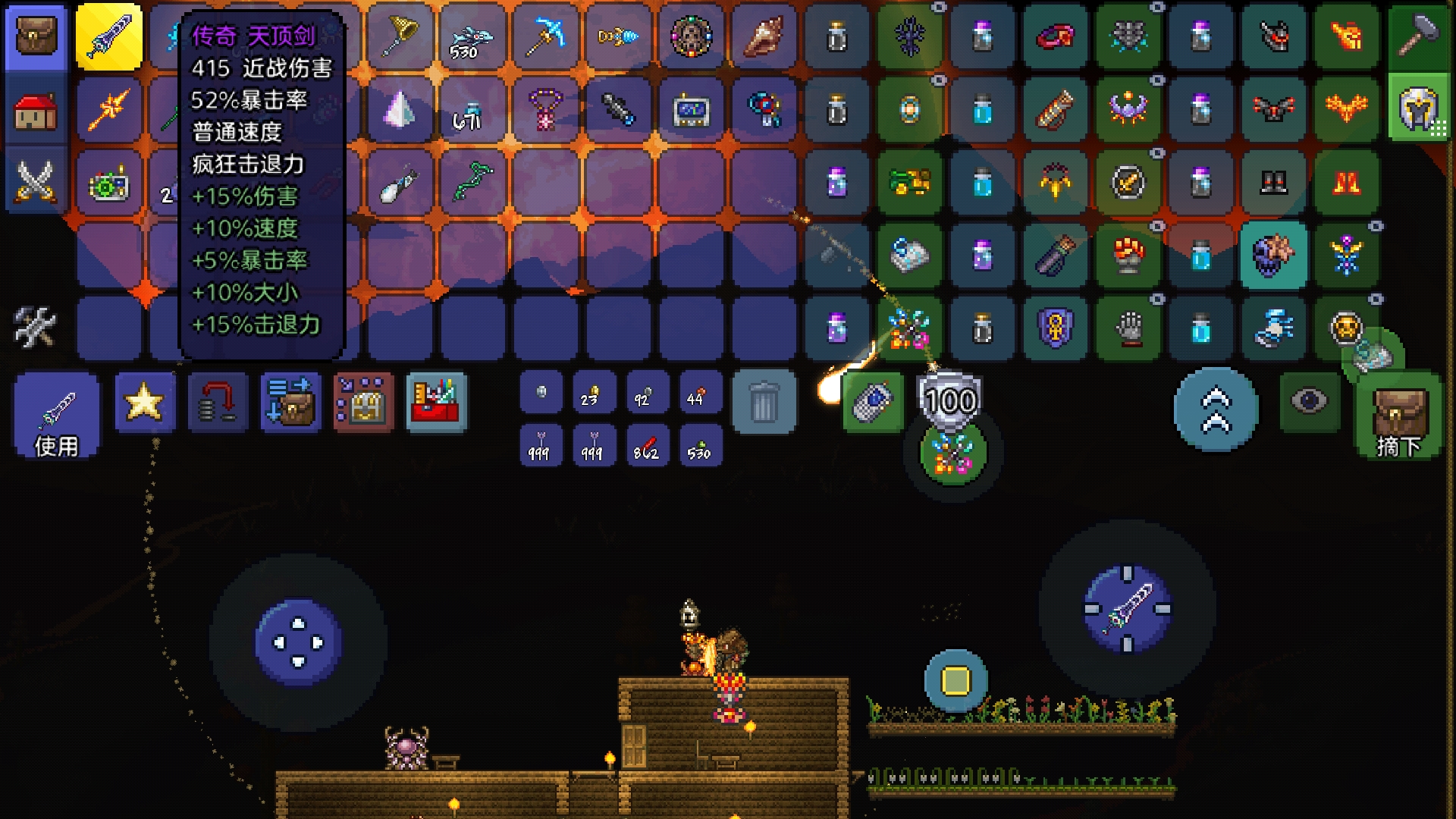Tap the 使用 (Use) button
Viewport: 1456px width, 819px height.
[57, 416]
